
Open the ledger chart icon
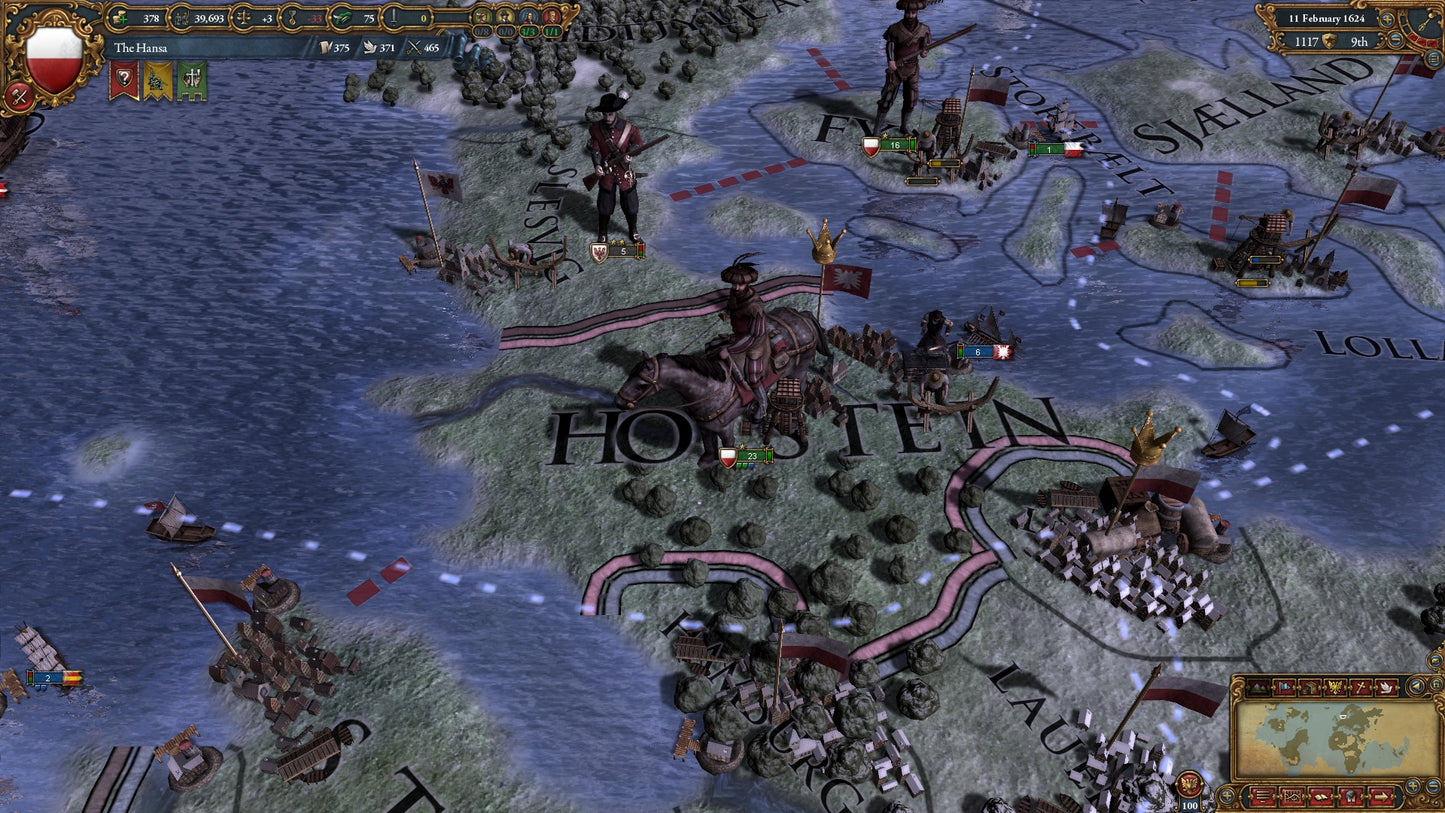(x=1293, y=797)
